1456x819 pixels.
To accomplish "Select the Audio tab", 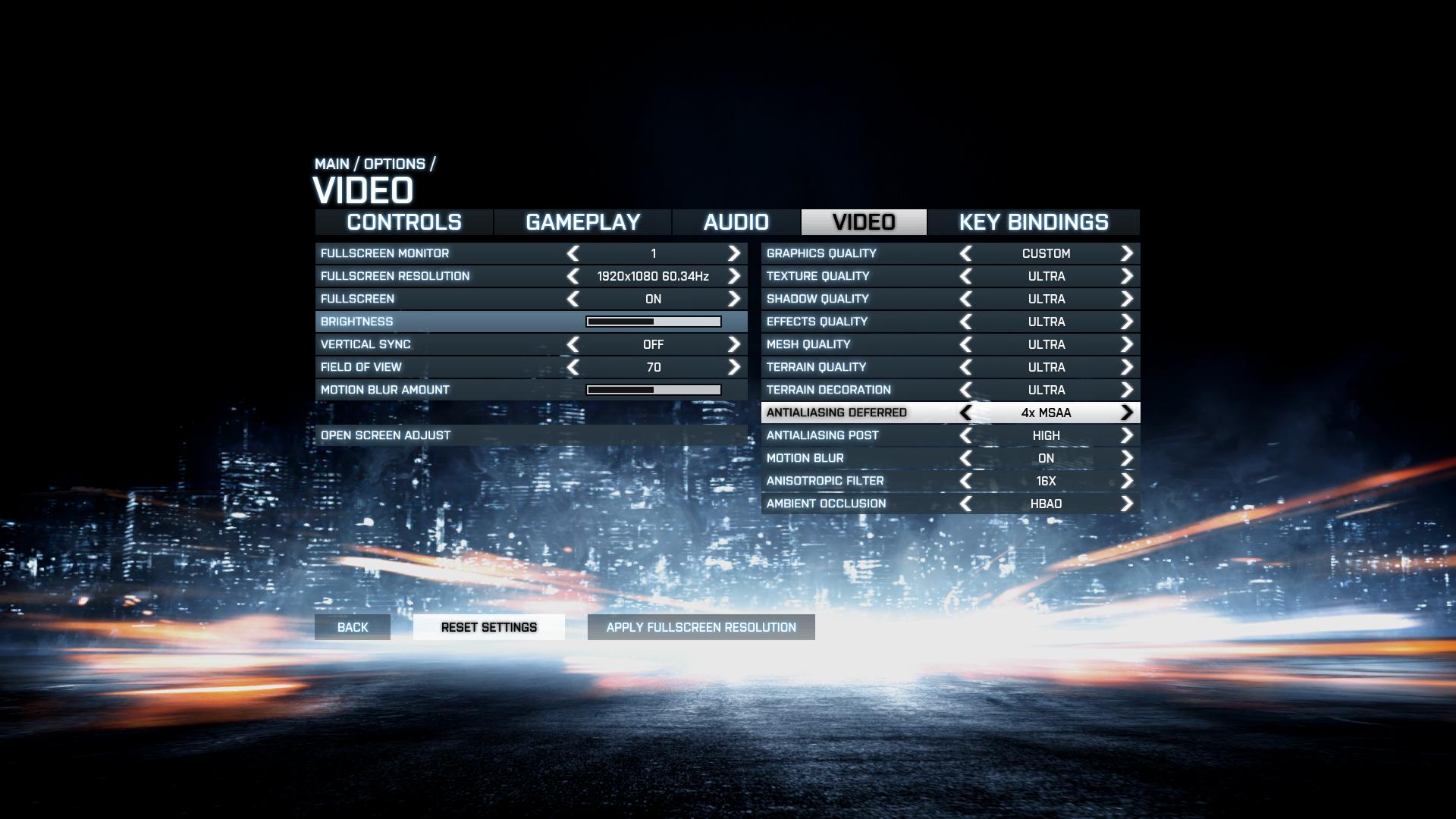I will click(736, 222).
